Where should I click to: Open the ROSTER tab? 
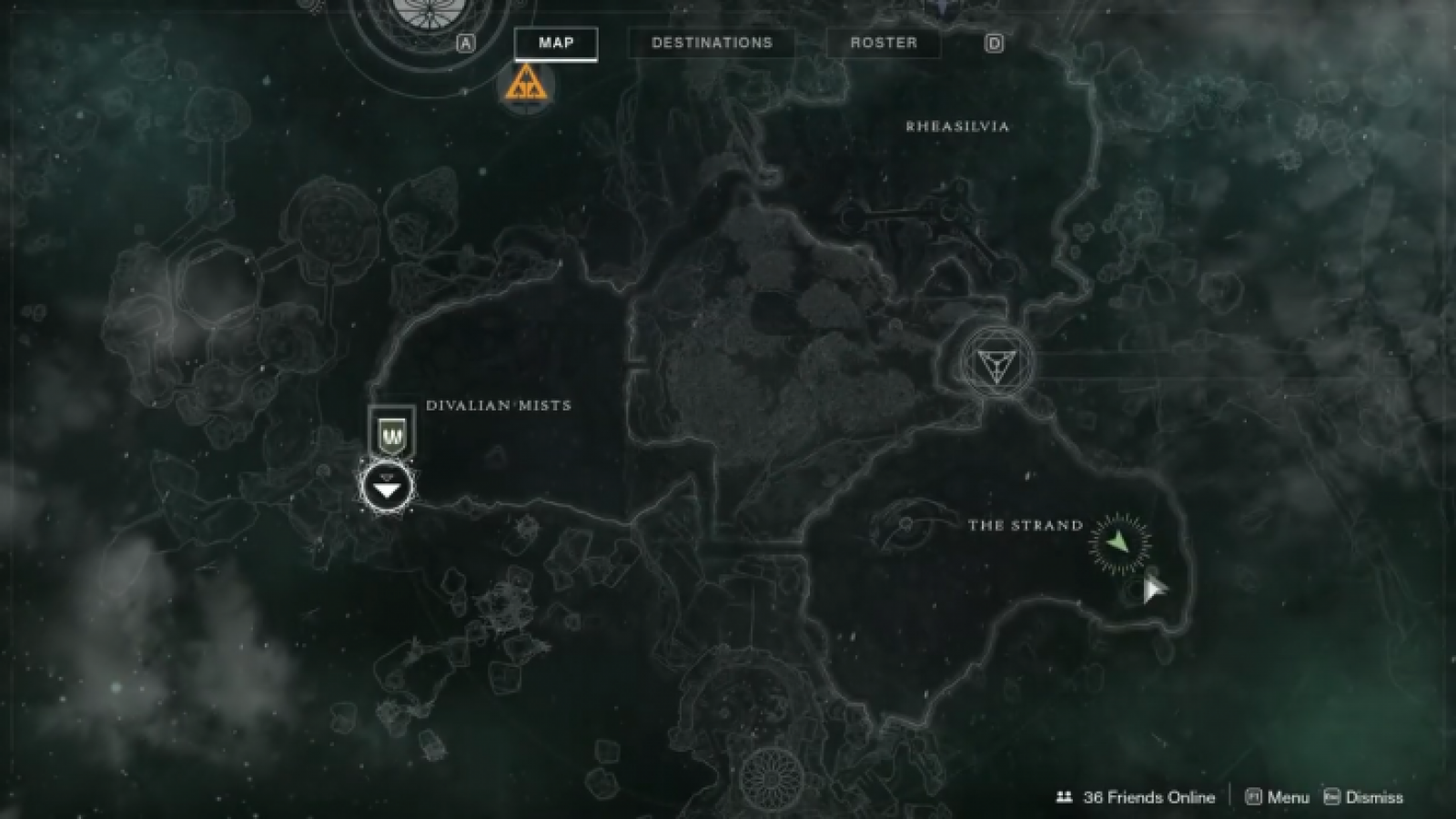click(x=883, y=43)
